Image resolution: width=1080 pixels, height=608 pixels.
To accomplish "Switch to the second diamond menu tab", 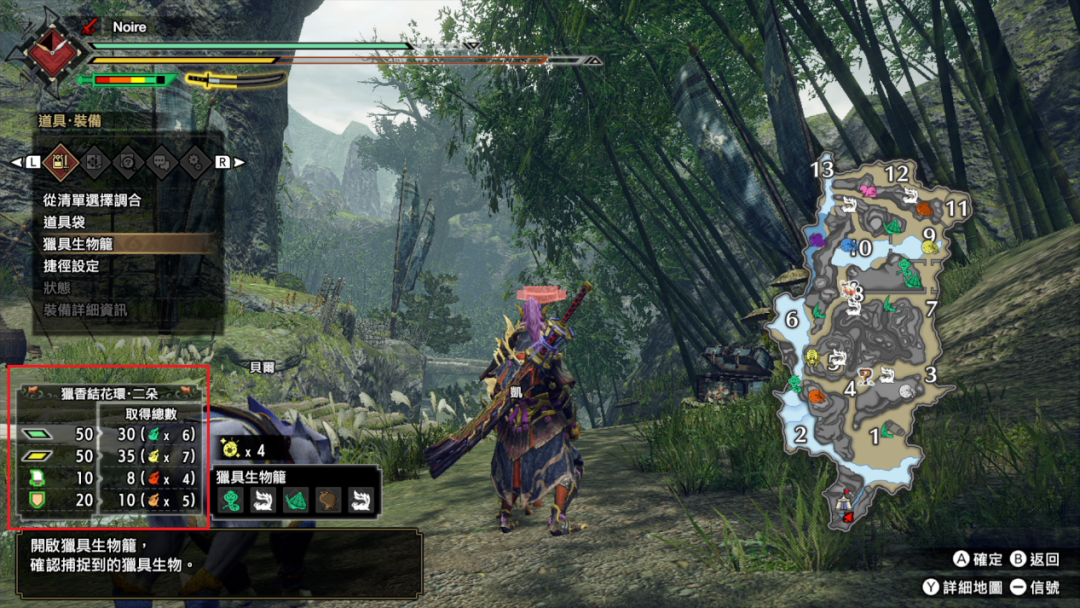I will point(94,161).
